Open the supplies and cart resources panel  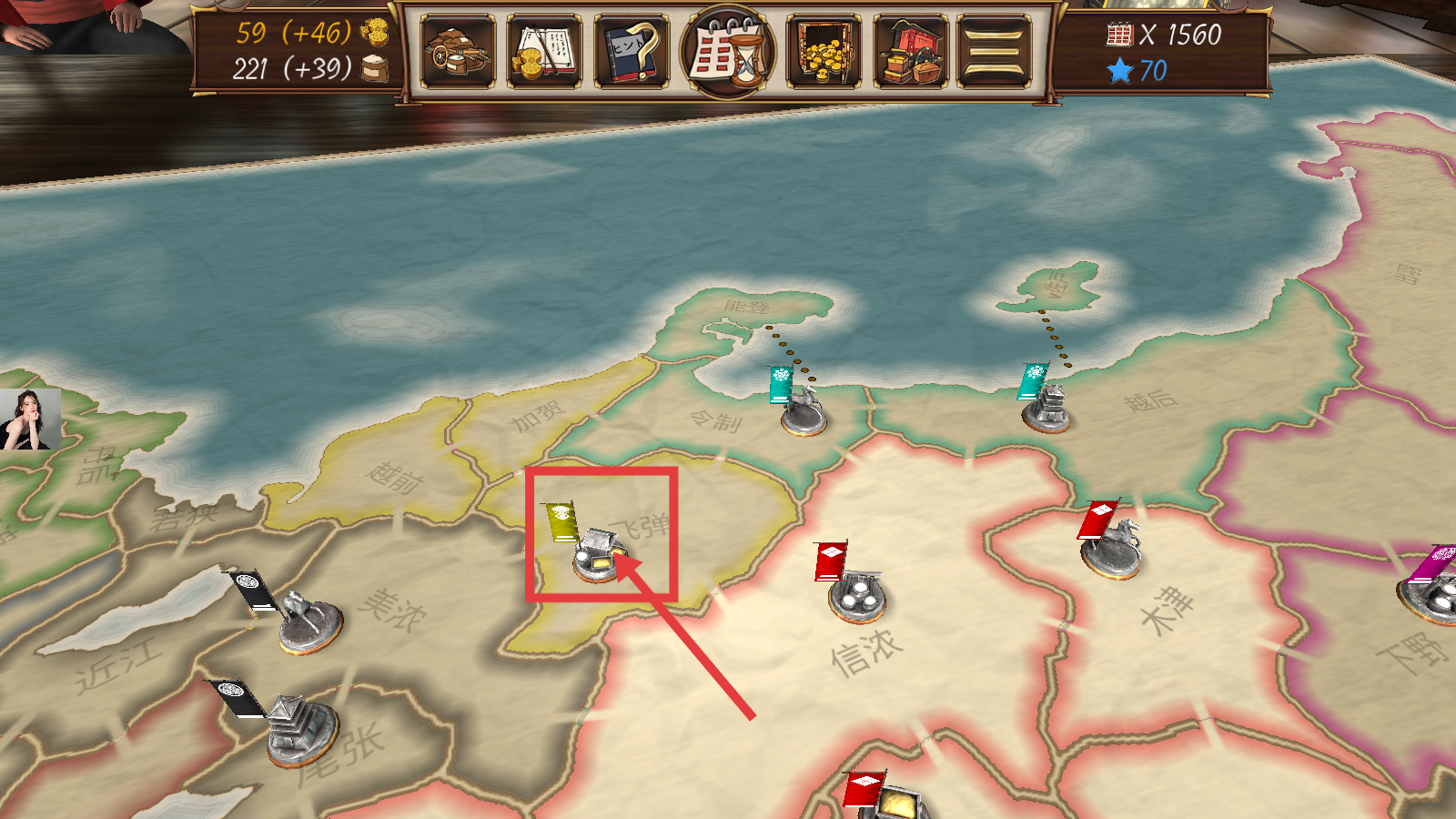[458, 51]
